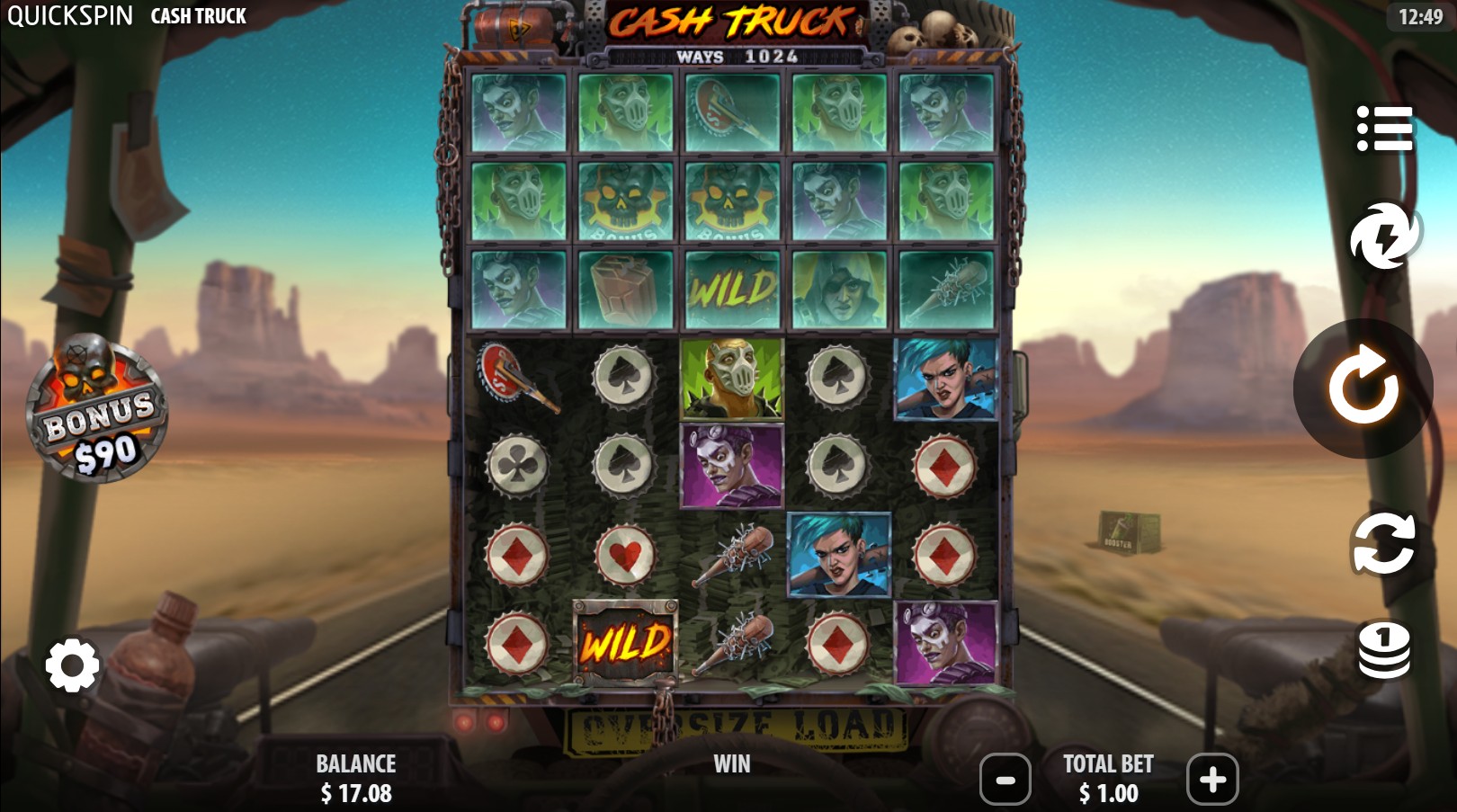
Task: Click the Cash Truck title banner
Action: coord(728,22)
